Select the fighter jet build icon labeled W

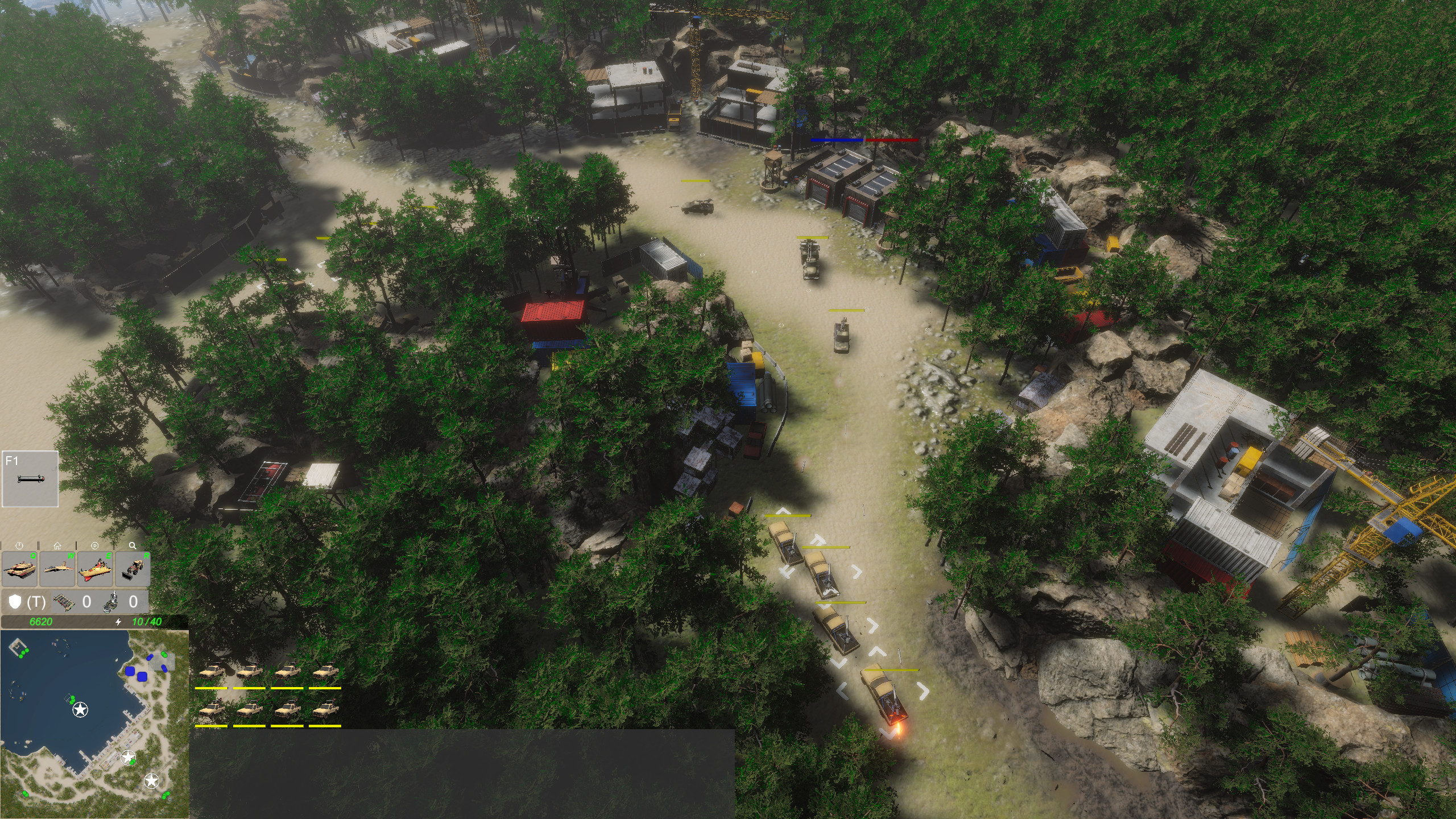coord(57,568)
